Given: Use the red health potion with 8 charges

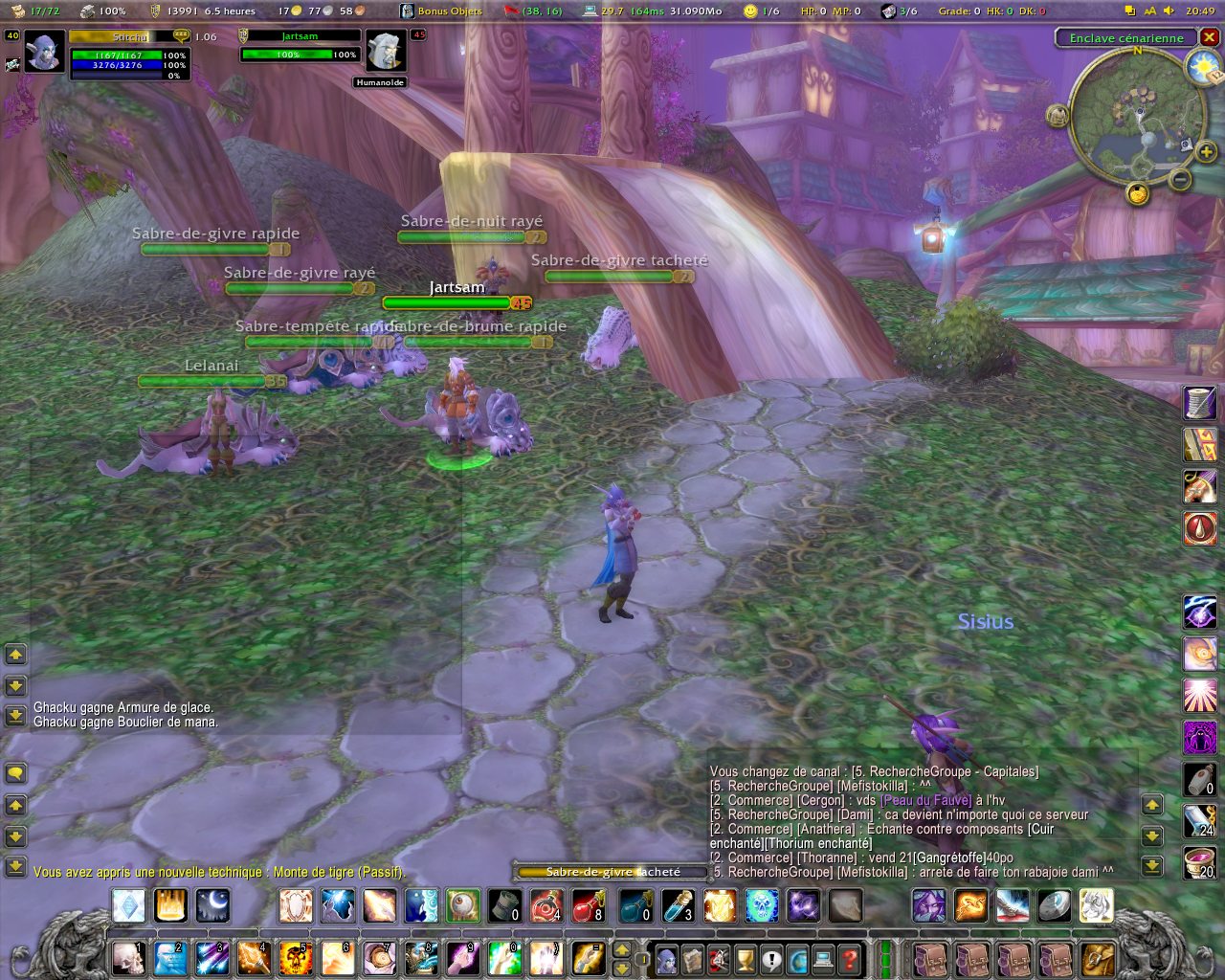Looking at the screenshot, I should coord(589,905).
